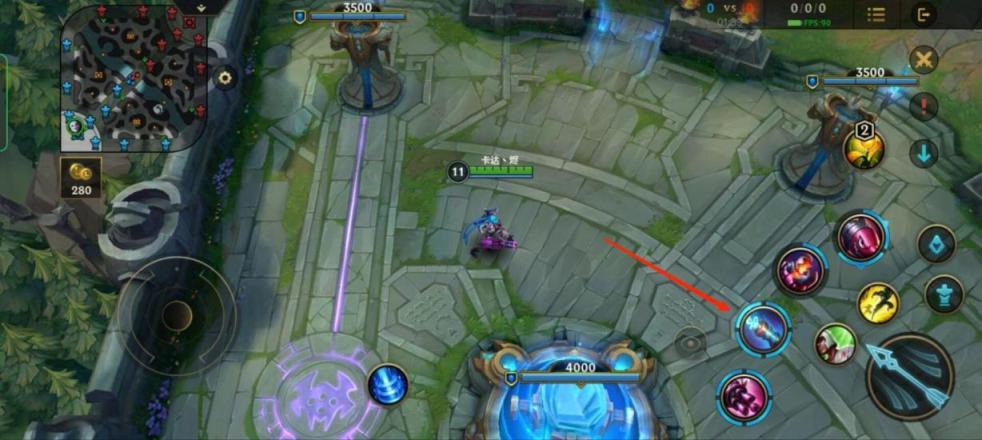
Task: Tap the target tower button
Action: tap(943, 293)
